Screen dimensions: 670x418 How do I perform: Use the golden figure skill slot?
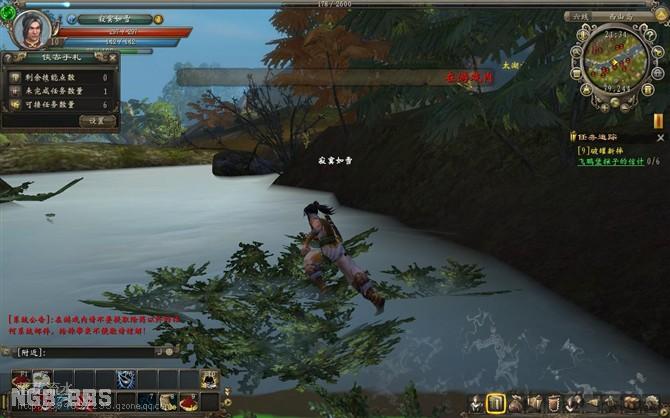click(x=209, y=378)
